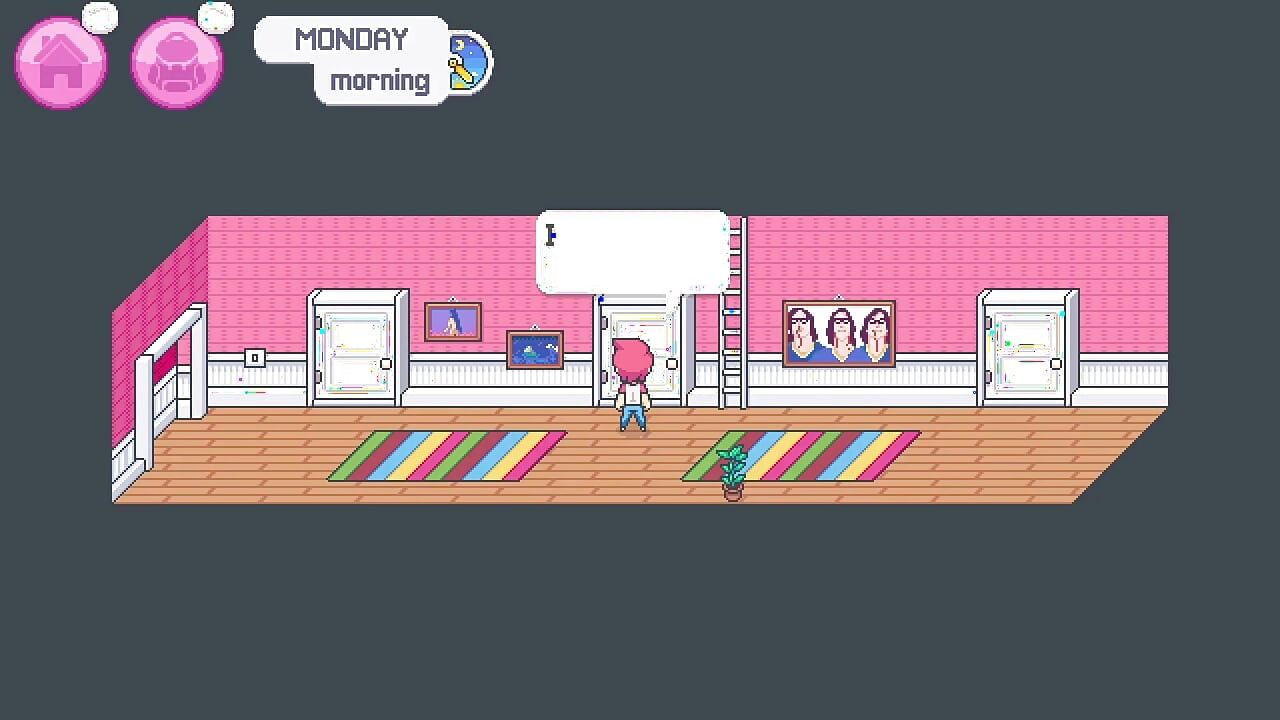Click the thought bubble above the Home button

pos(100,16)
